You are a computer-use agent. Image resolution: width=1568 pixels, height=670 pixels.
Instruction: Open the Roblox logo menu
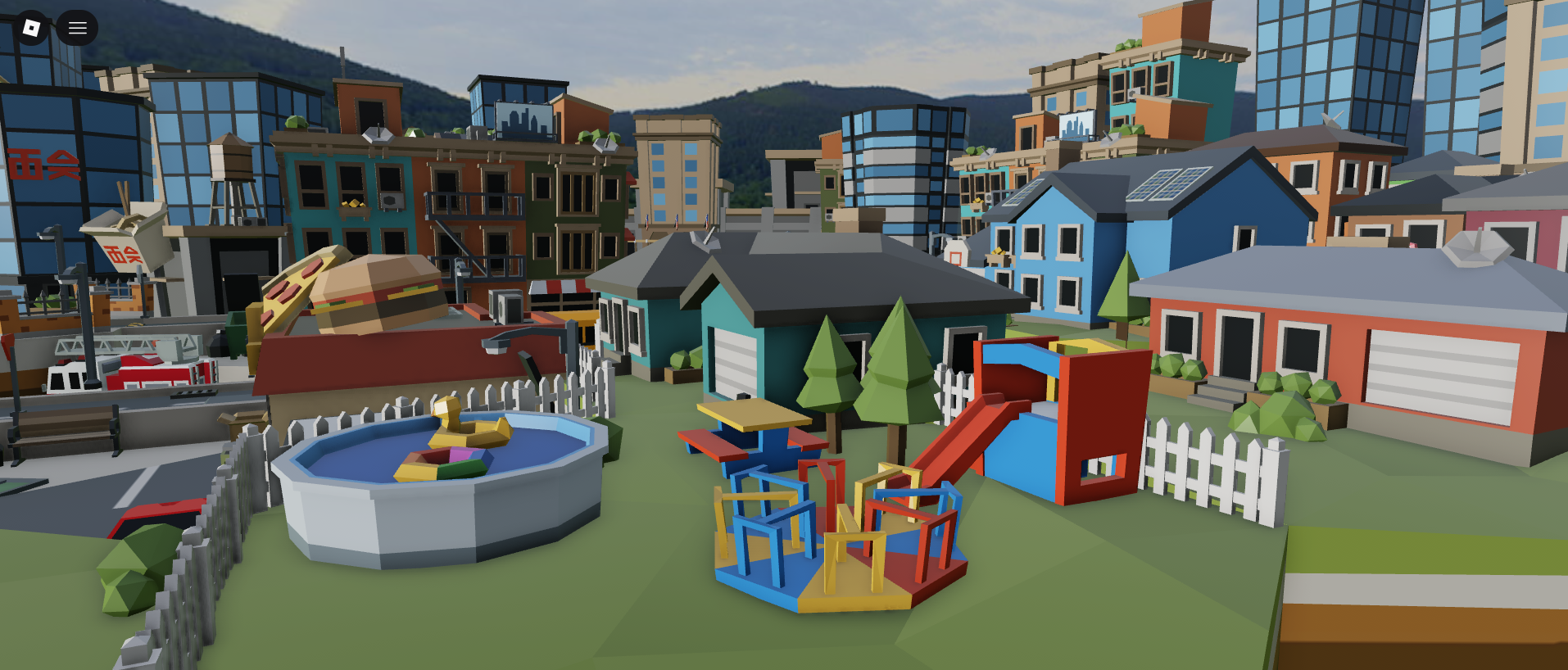[x=31, y=28]
